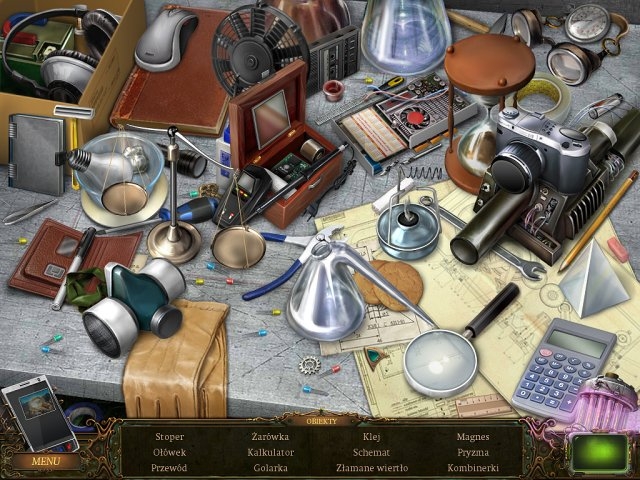Click the "Kombinerki" list entry

(x=472, y=467)
